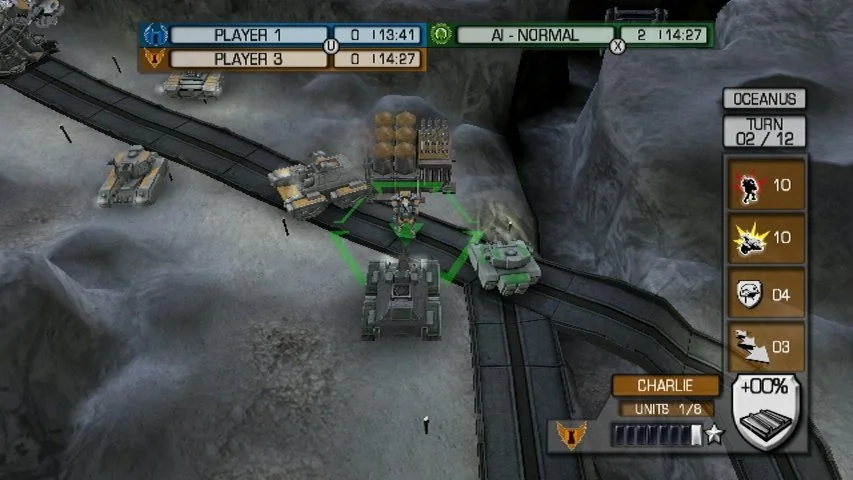This screenshot has width=853, height=480.
Task: Click the orange faction emblem beside Charlie
Action: [571, 435]
